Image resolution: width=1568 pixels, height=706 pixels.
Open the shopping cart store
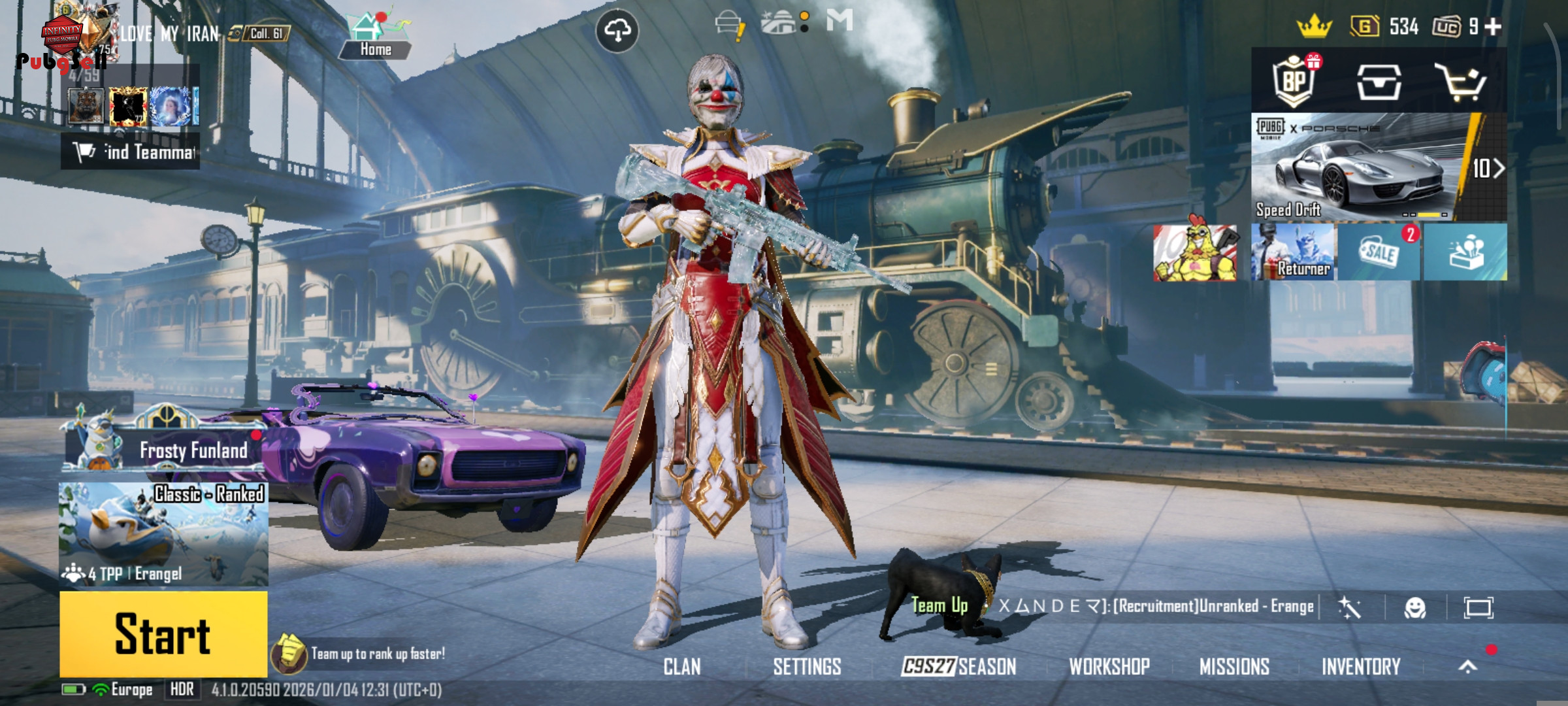pos(1460,82)
